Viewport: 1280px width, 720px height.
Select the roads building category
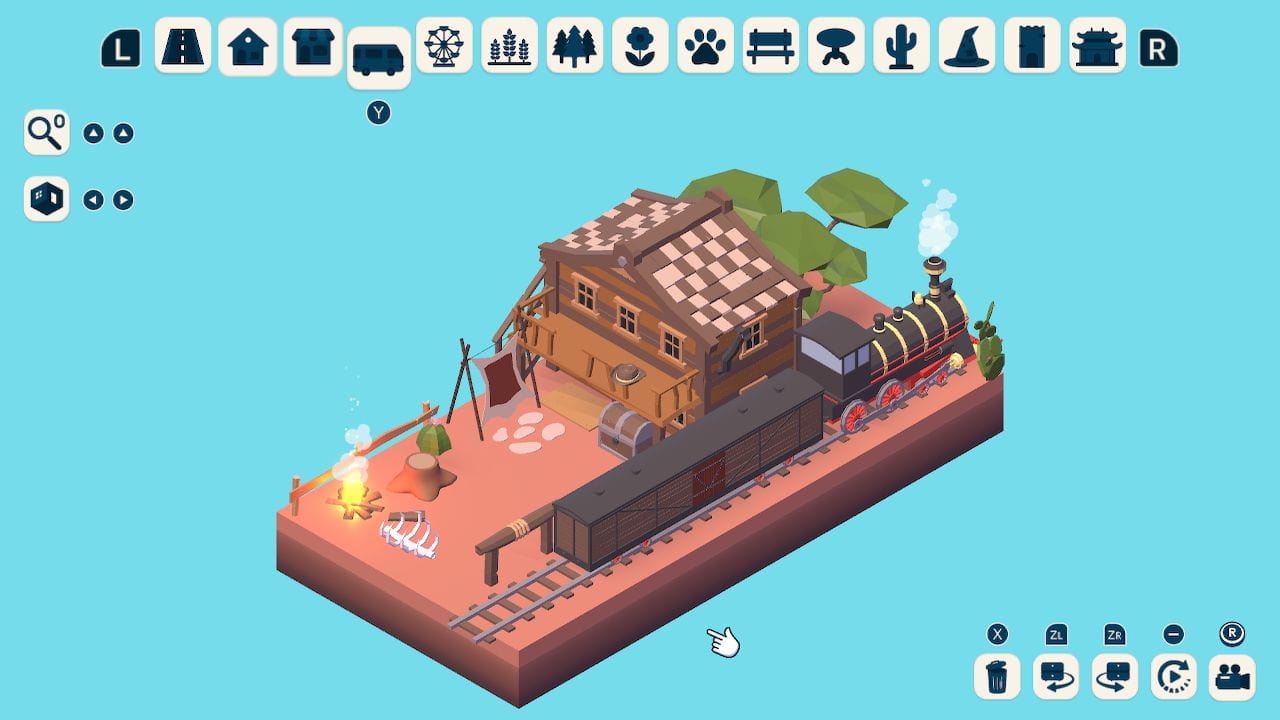[x=184, y=46]
